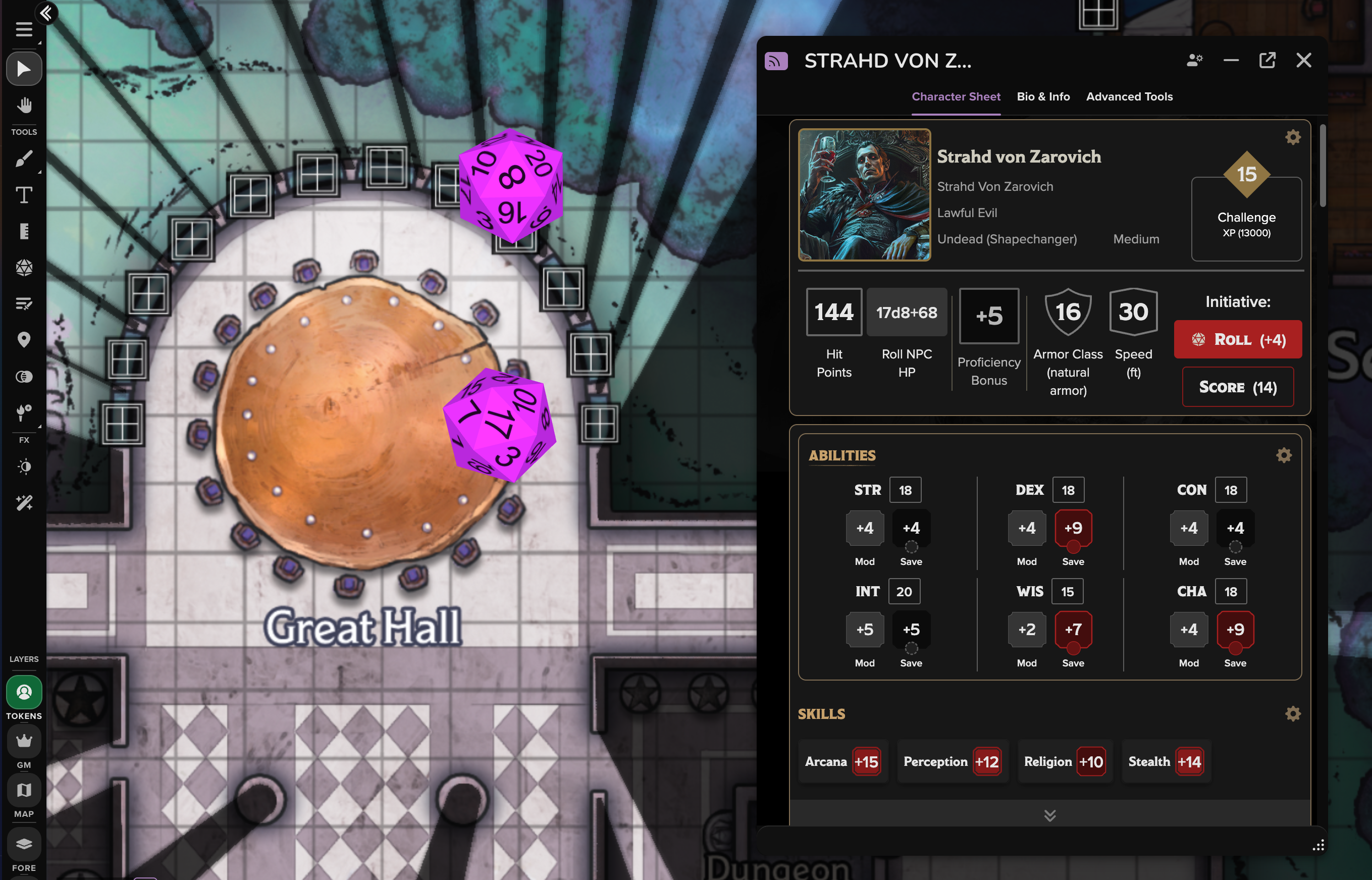The width and height of the screenshot is (1372, 880).
Task: Click the initiative Score (14) button
Action: tap(1237, 387)
